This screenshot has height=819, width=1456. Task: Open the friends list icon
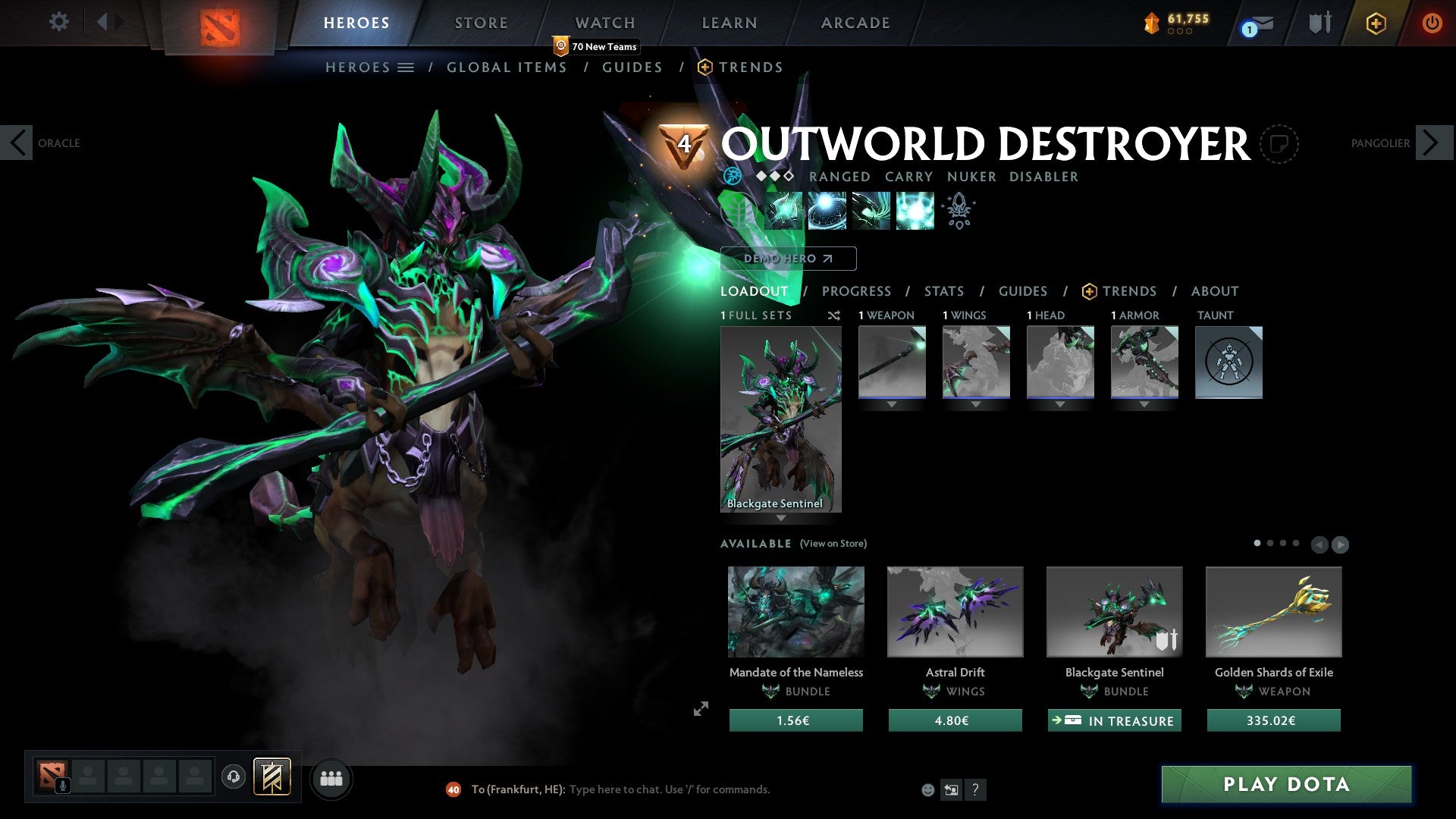pos(331,778)
